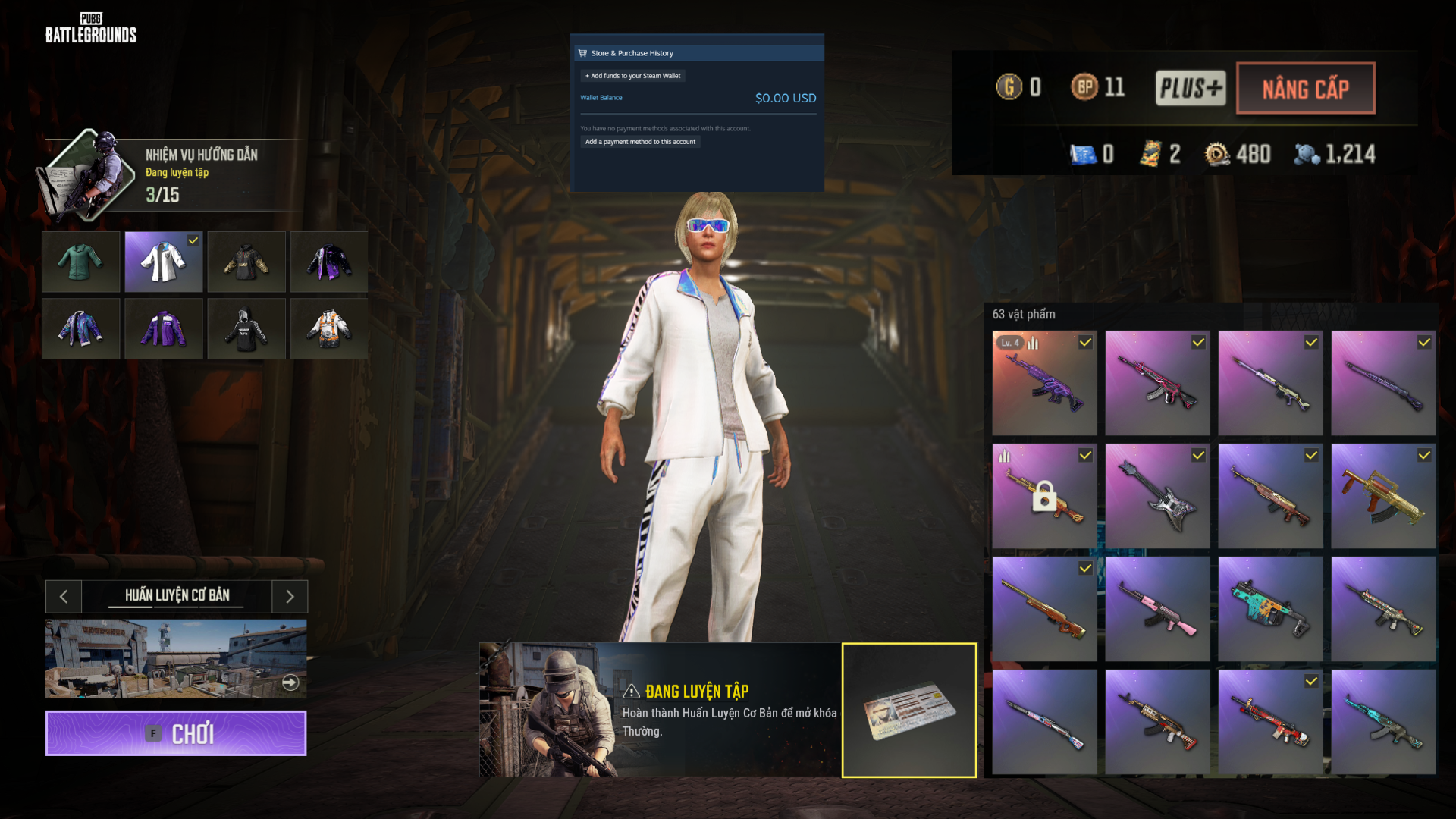The image size is (1456, 819).
Task: Select the electric guitar item
Action: pyautogui.click(x=1157, y=496)
